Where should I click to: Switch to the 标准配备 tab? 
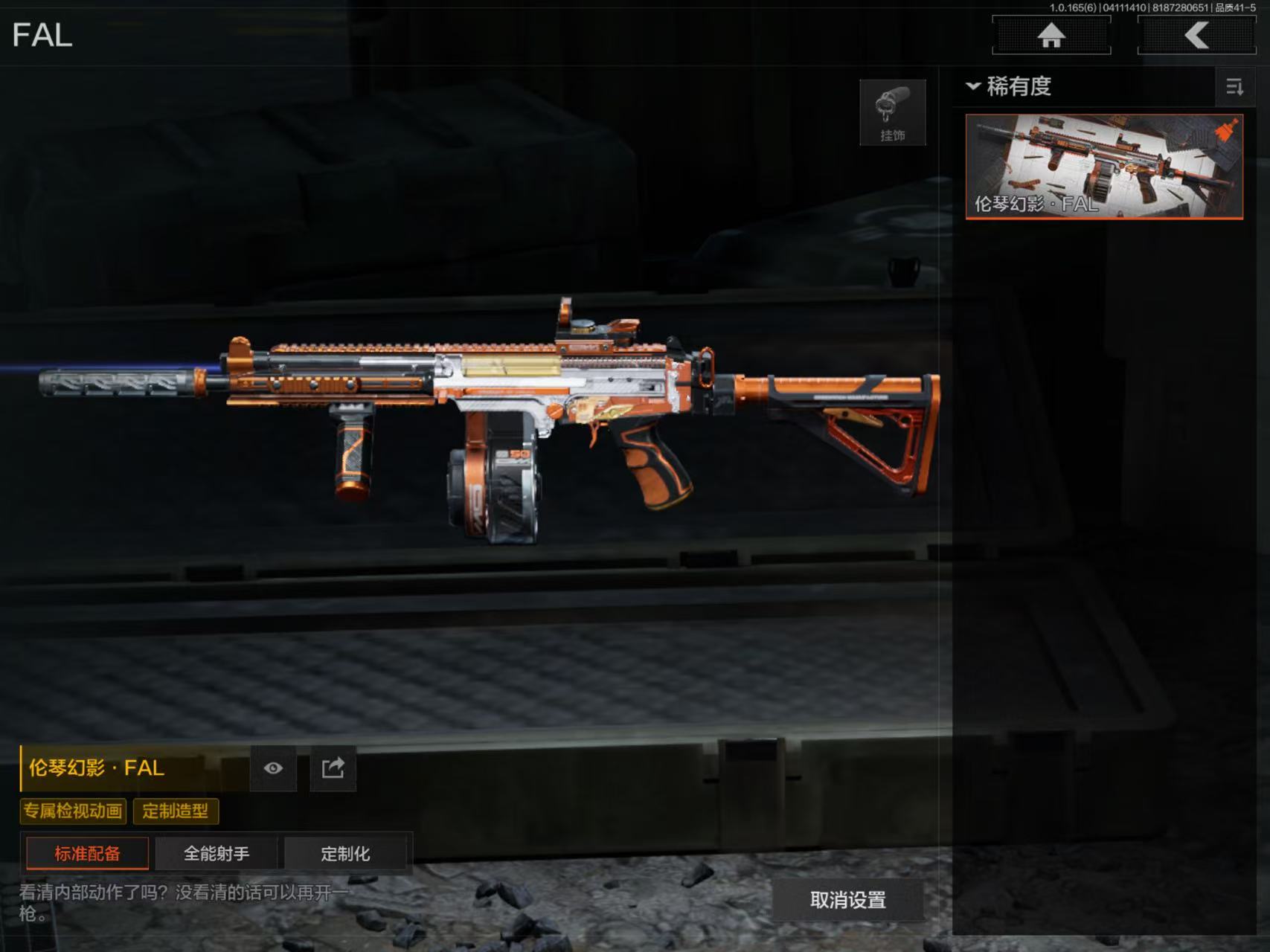coord(87,853)
